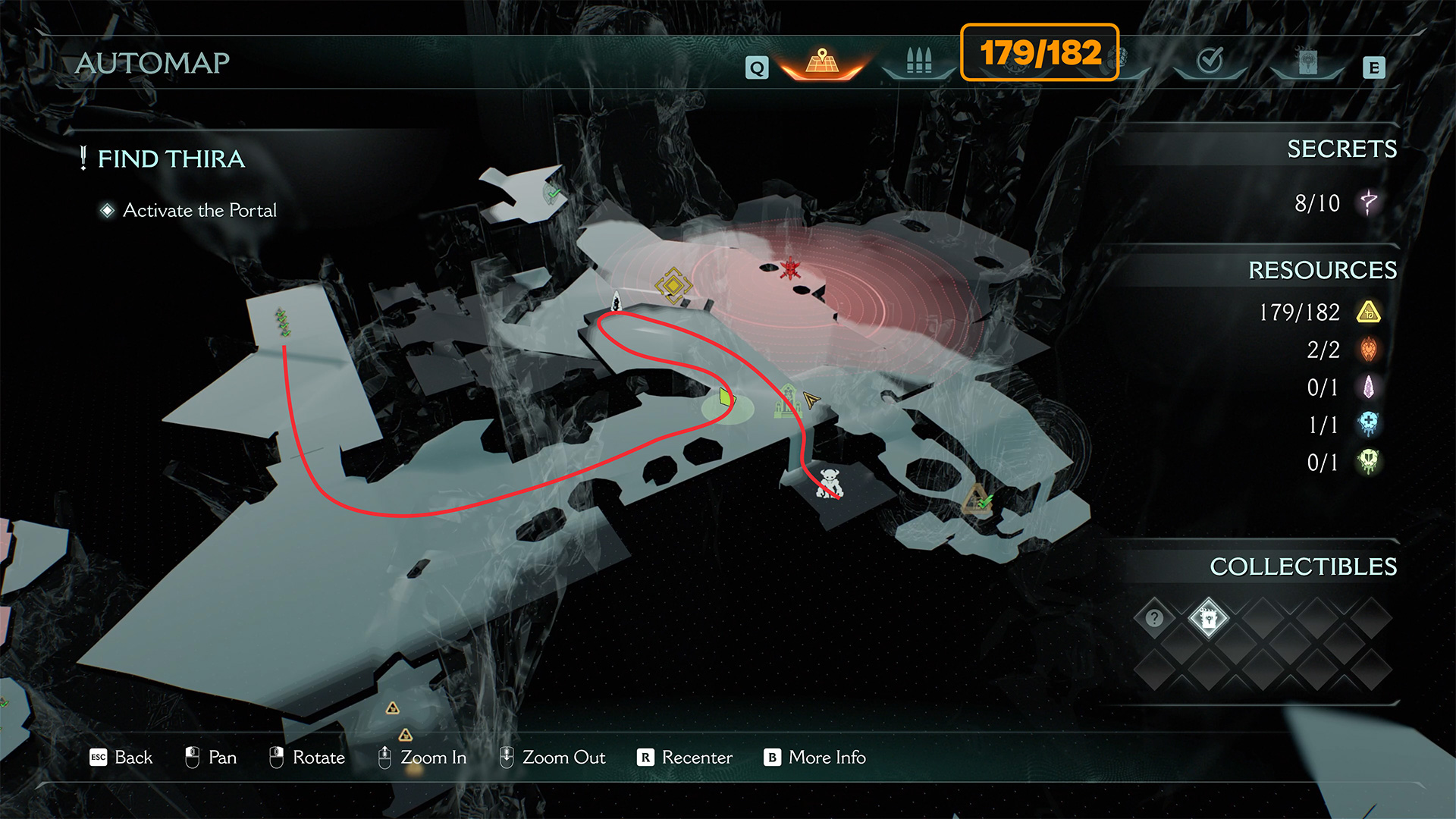Screen dimensions: 1456x819
Task: Click the yellow player arrow on map
Action: coord(811,400)
